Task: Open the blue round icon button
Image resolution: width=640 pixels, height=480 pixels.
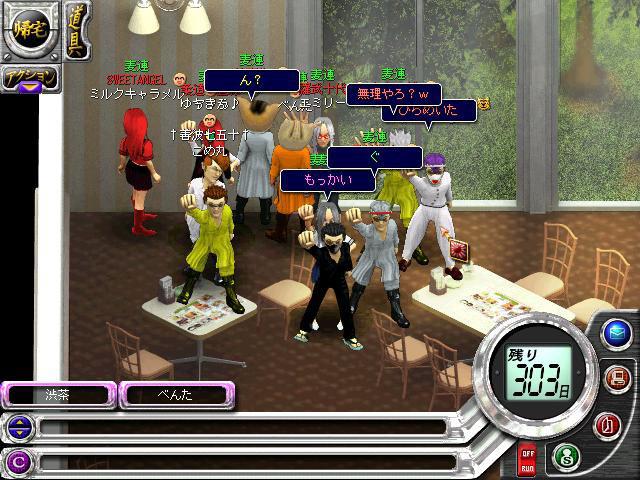Action: 615,332
